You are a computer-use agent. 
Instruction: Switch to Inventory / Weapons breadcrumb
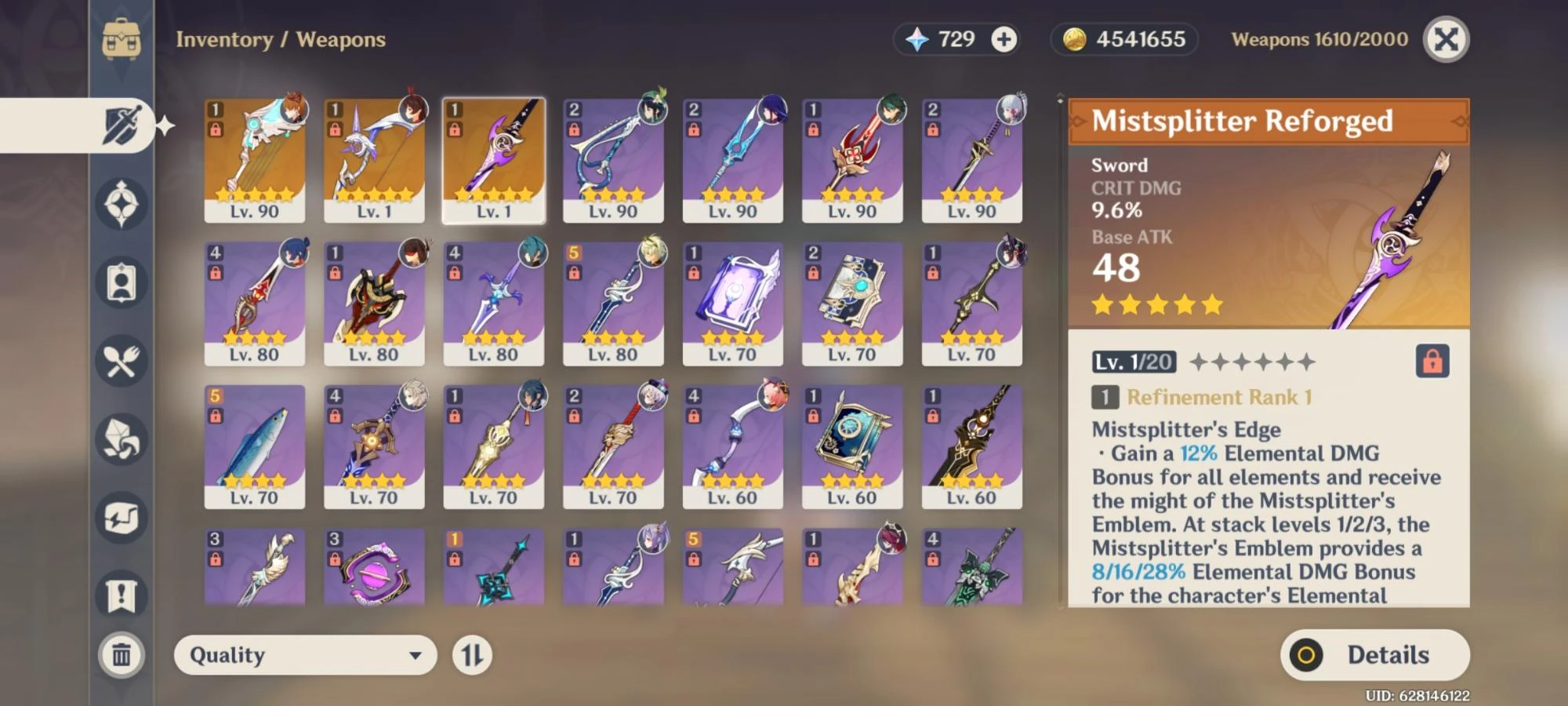278,40
